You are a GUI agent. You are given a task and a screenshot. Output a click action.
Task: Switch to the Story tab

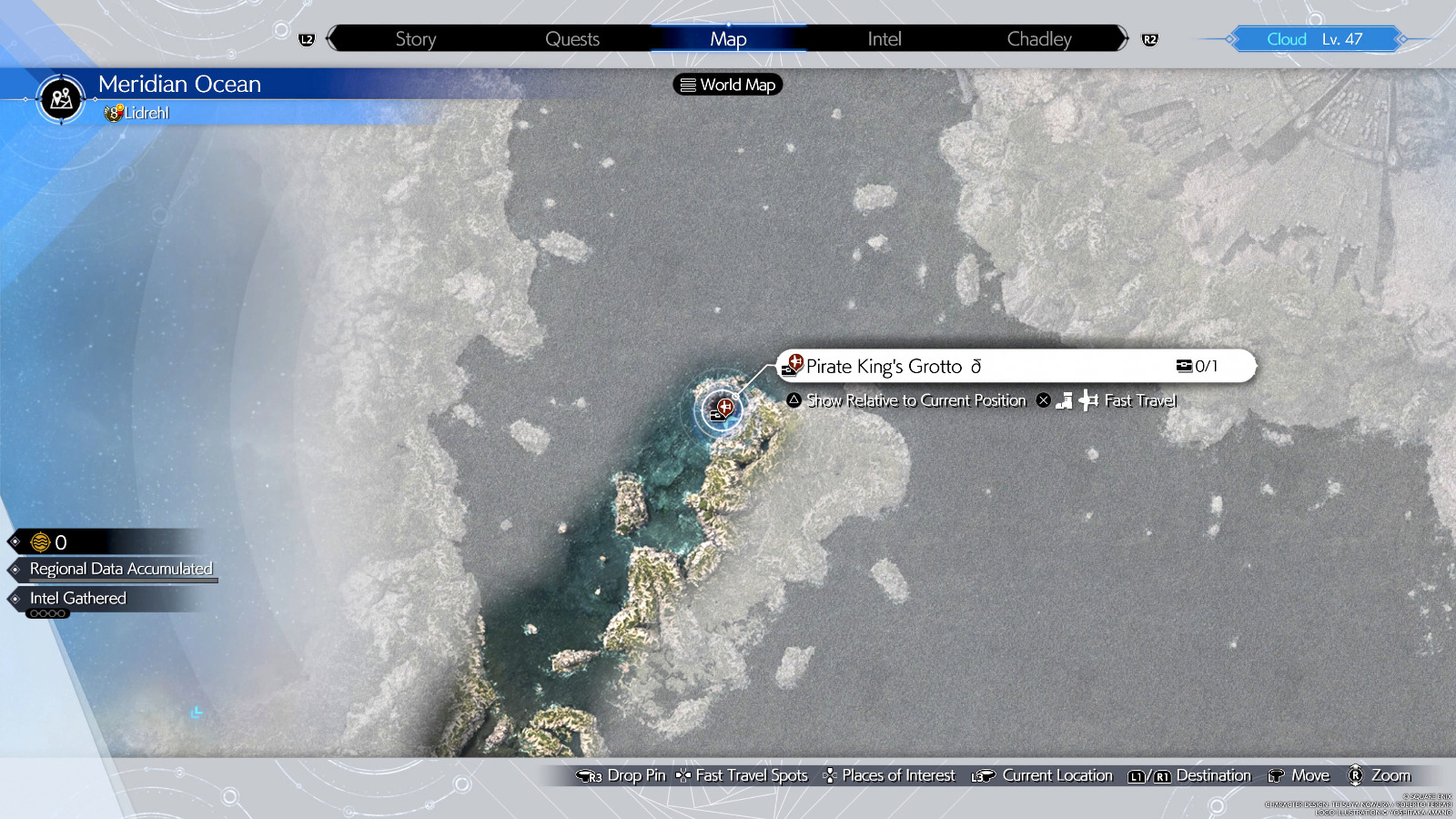click(416, 39)
